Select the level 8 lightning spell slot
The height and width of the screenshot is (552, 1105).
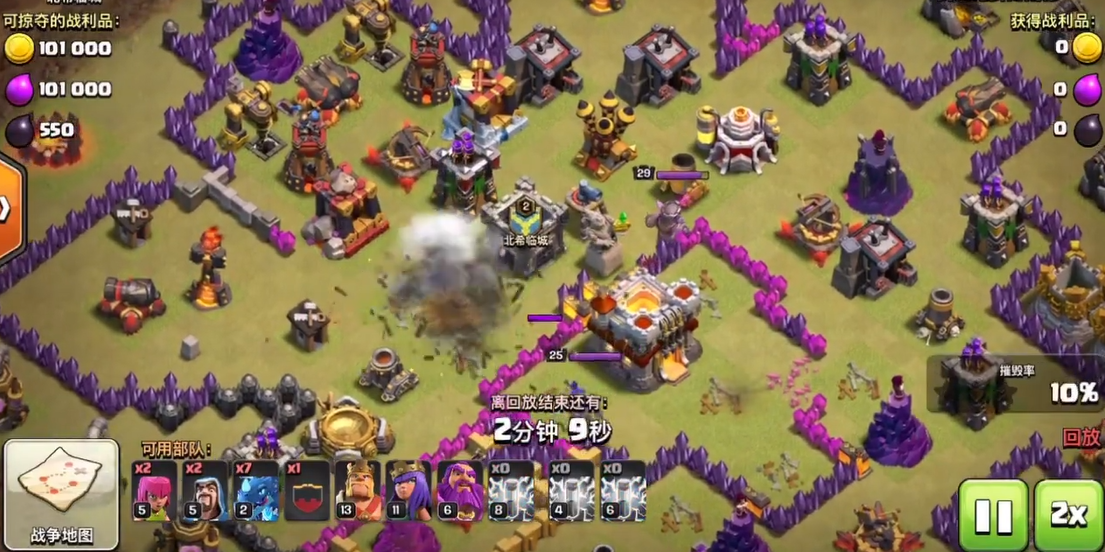pyautogui.click(x=511, y=491)
